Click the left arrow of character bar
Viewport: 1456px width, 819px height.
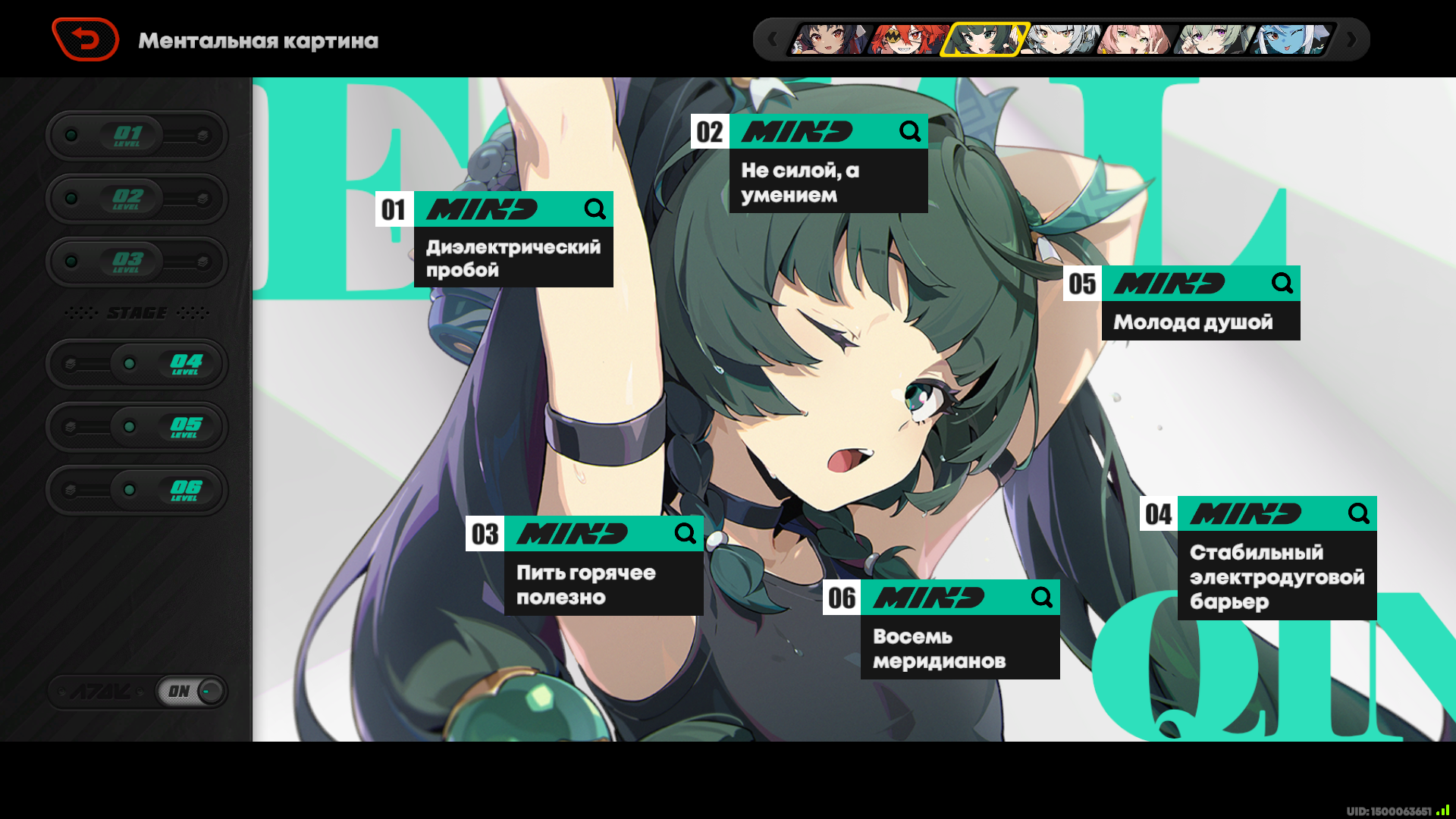pos(772,39)
